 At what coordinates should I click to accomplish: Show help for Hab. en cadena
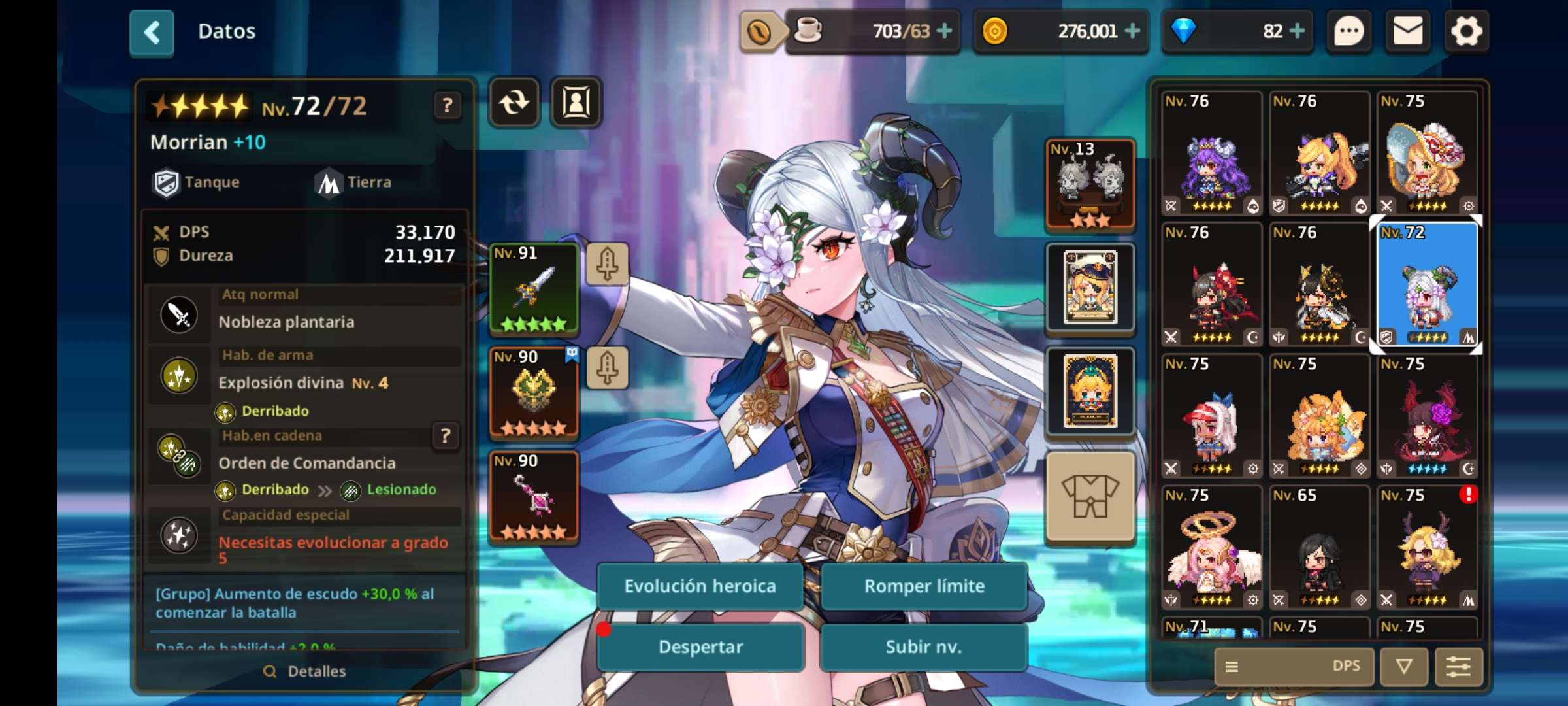[446, 435]
